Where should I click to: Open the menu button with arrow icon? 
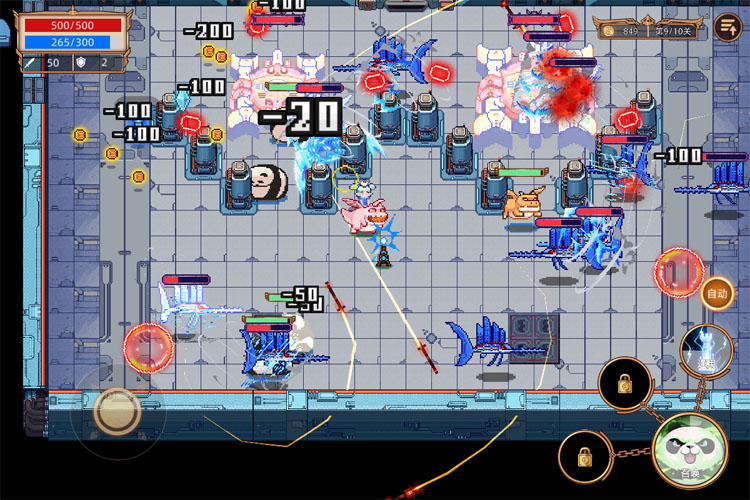click(x=727, y=29)
